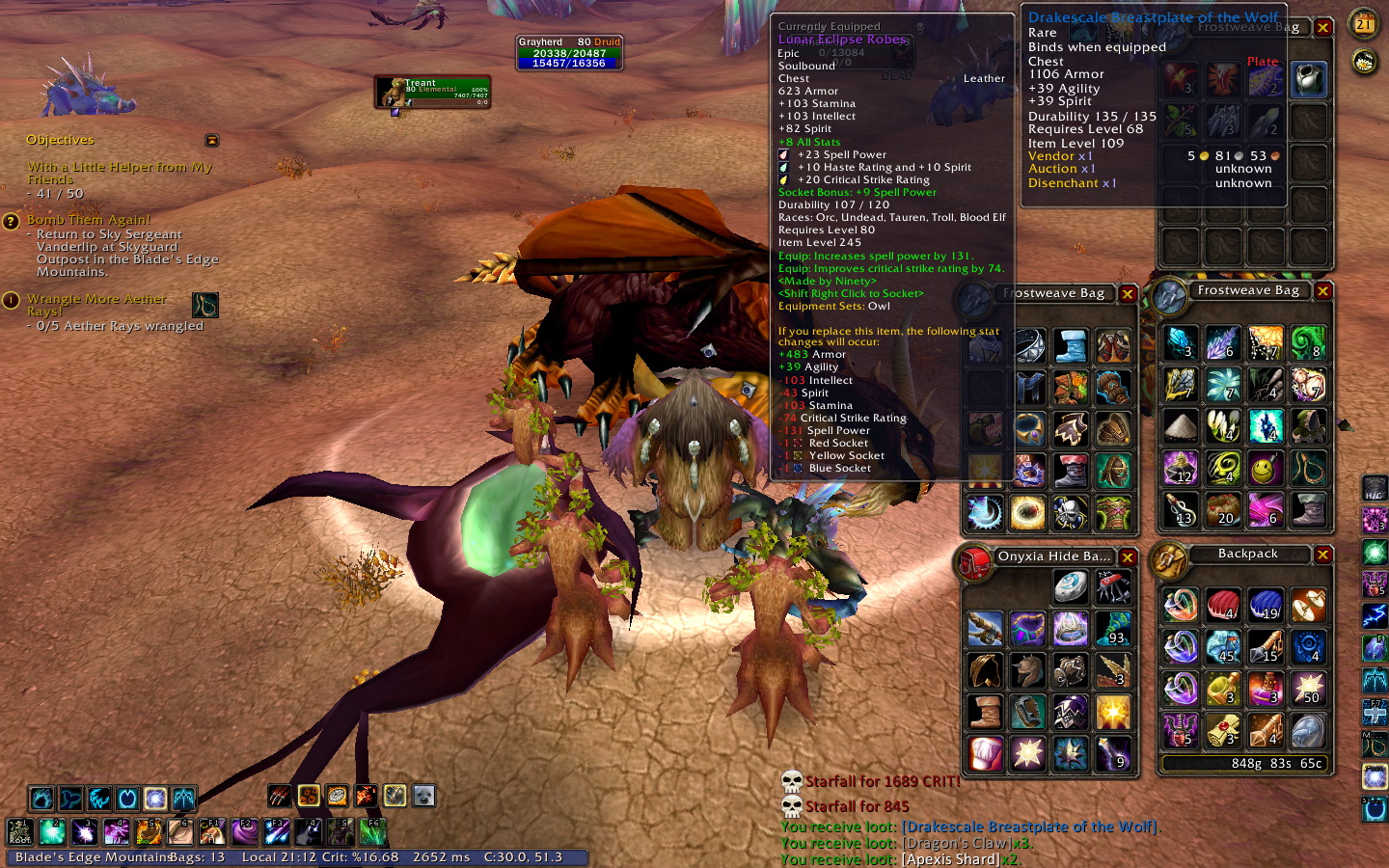Close the Onyxia Hide Backpack bag
Screen dimensions: 1389x868
(1128, 557)
